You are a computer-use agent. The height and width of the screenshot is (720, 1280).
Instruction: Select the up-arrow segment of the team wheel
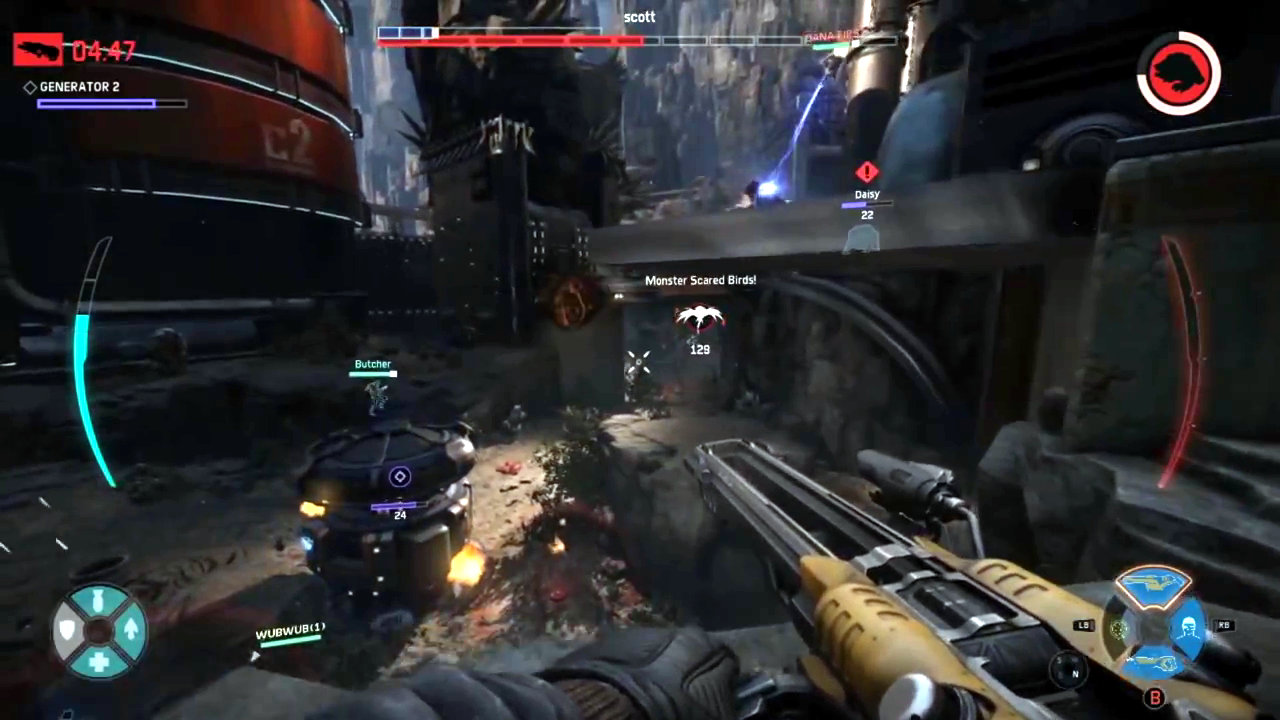[130, 630]
